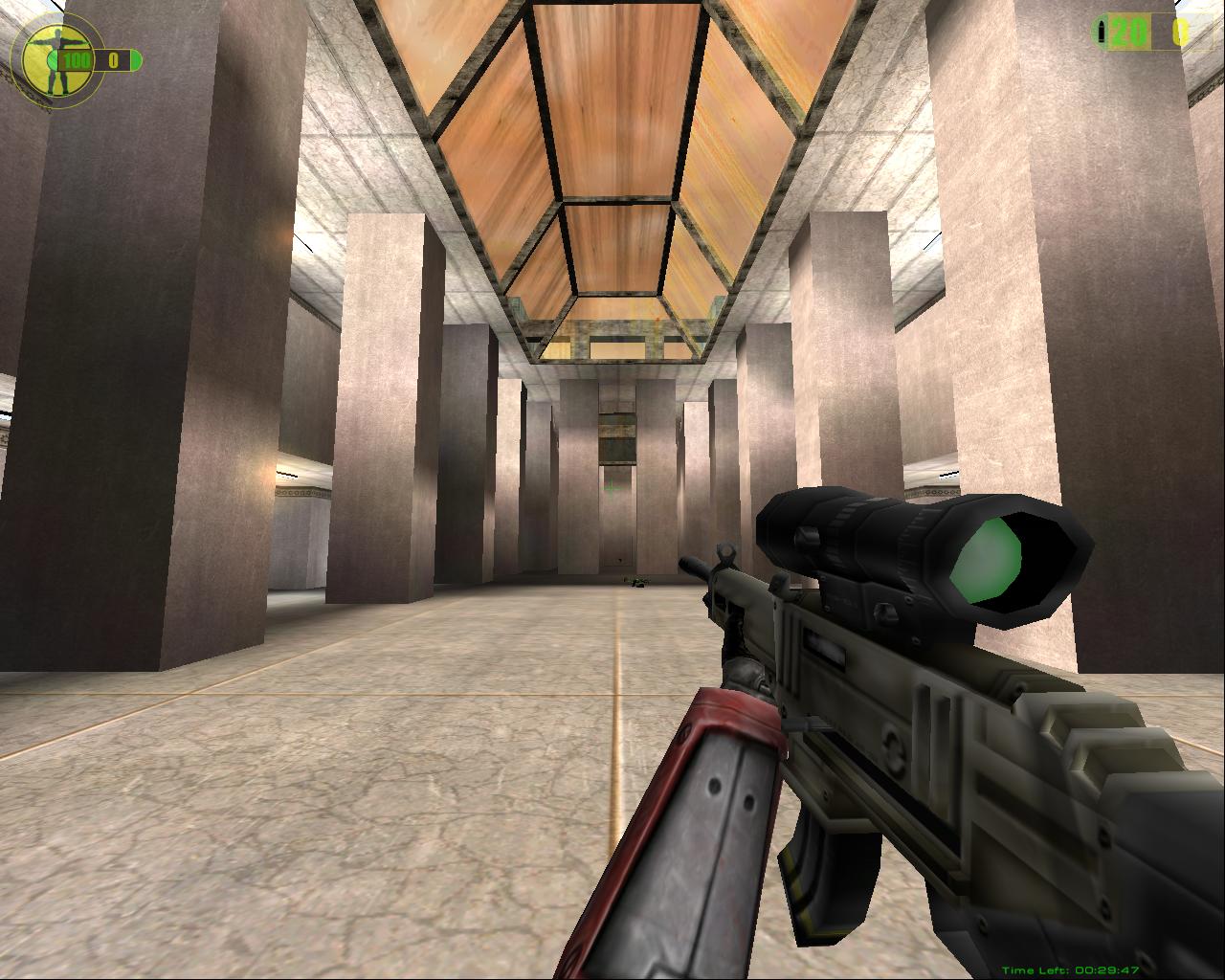Select the bullet ammo icon
Screen dimensions: 1225x980
1102,33
